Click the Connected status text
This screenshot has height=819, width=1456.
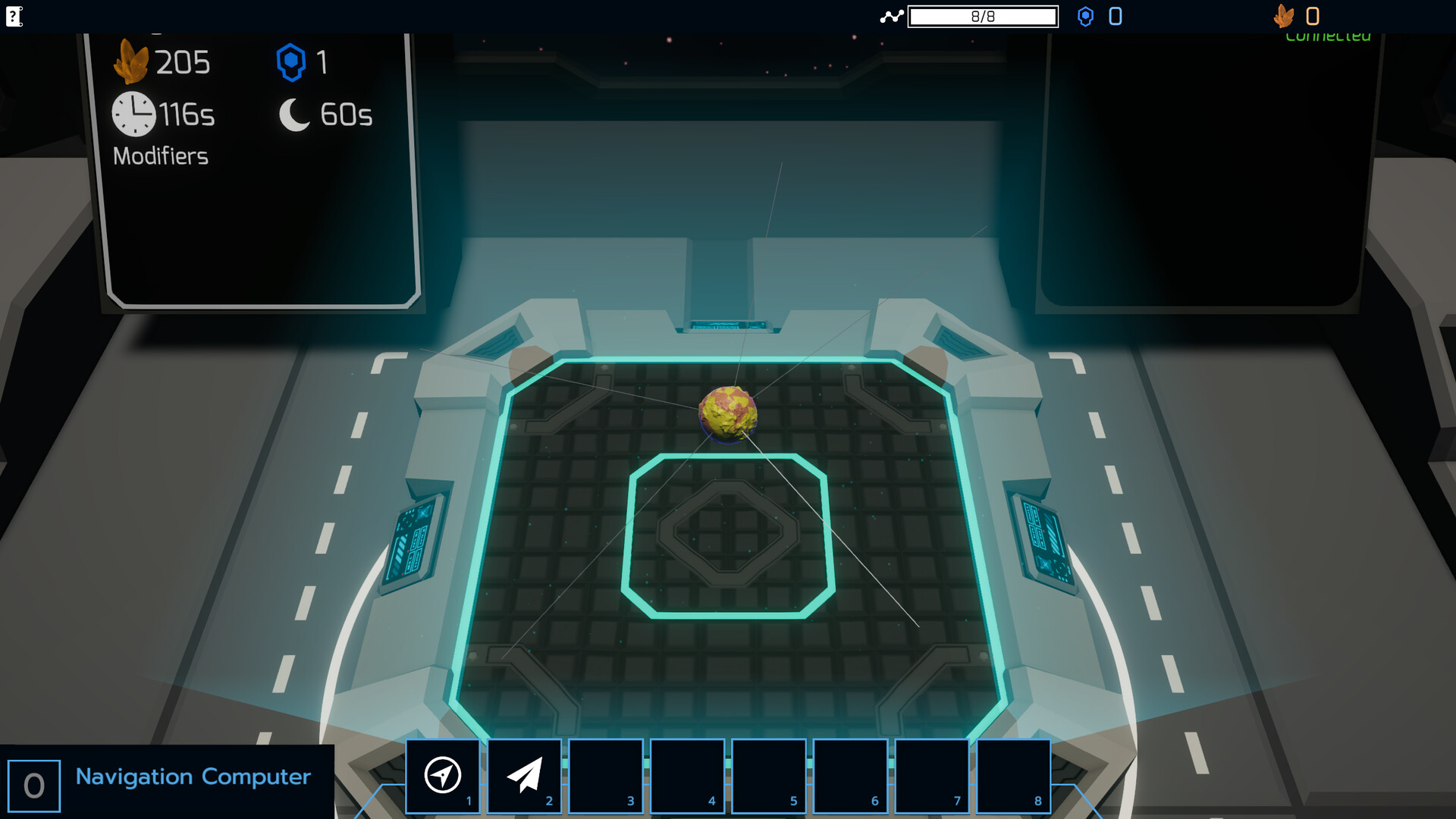click(x=1326, y=35)
